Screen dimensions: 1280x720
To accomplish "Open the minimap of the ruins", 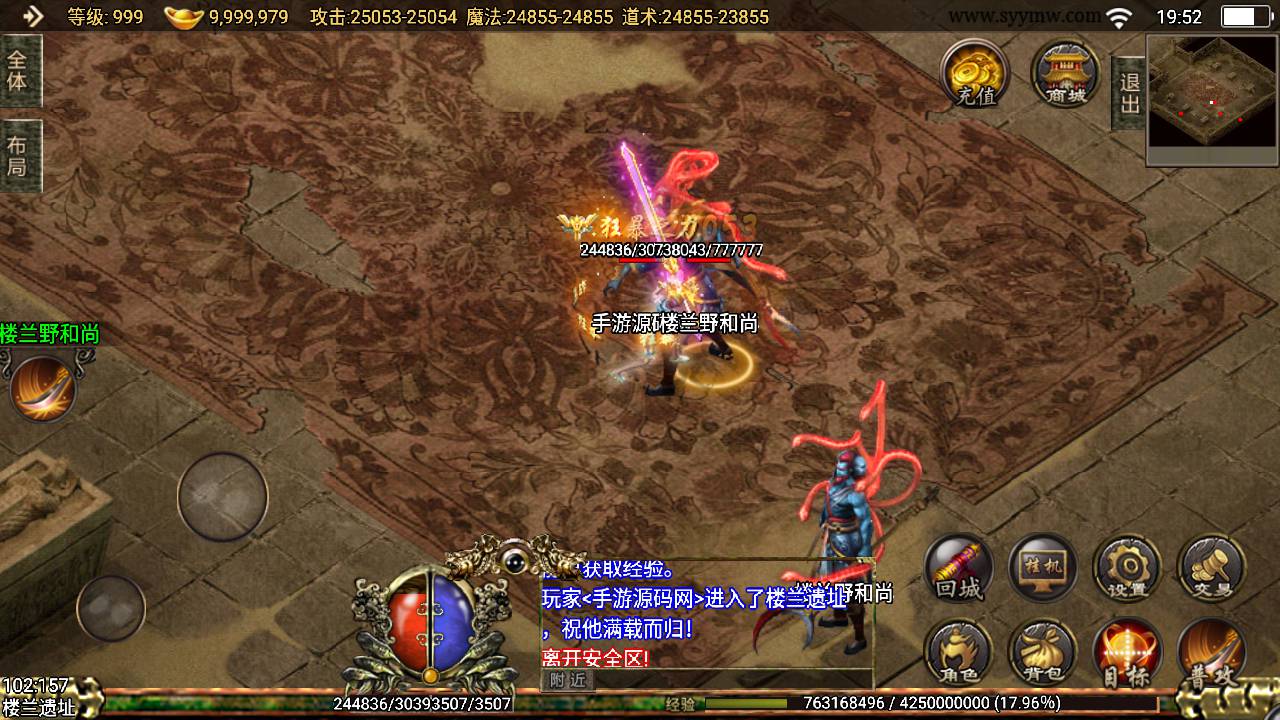I will pyautogui.click(x=1212, y=99).
